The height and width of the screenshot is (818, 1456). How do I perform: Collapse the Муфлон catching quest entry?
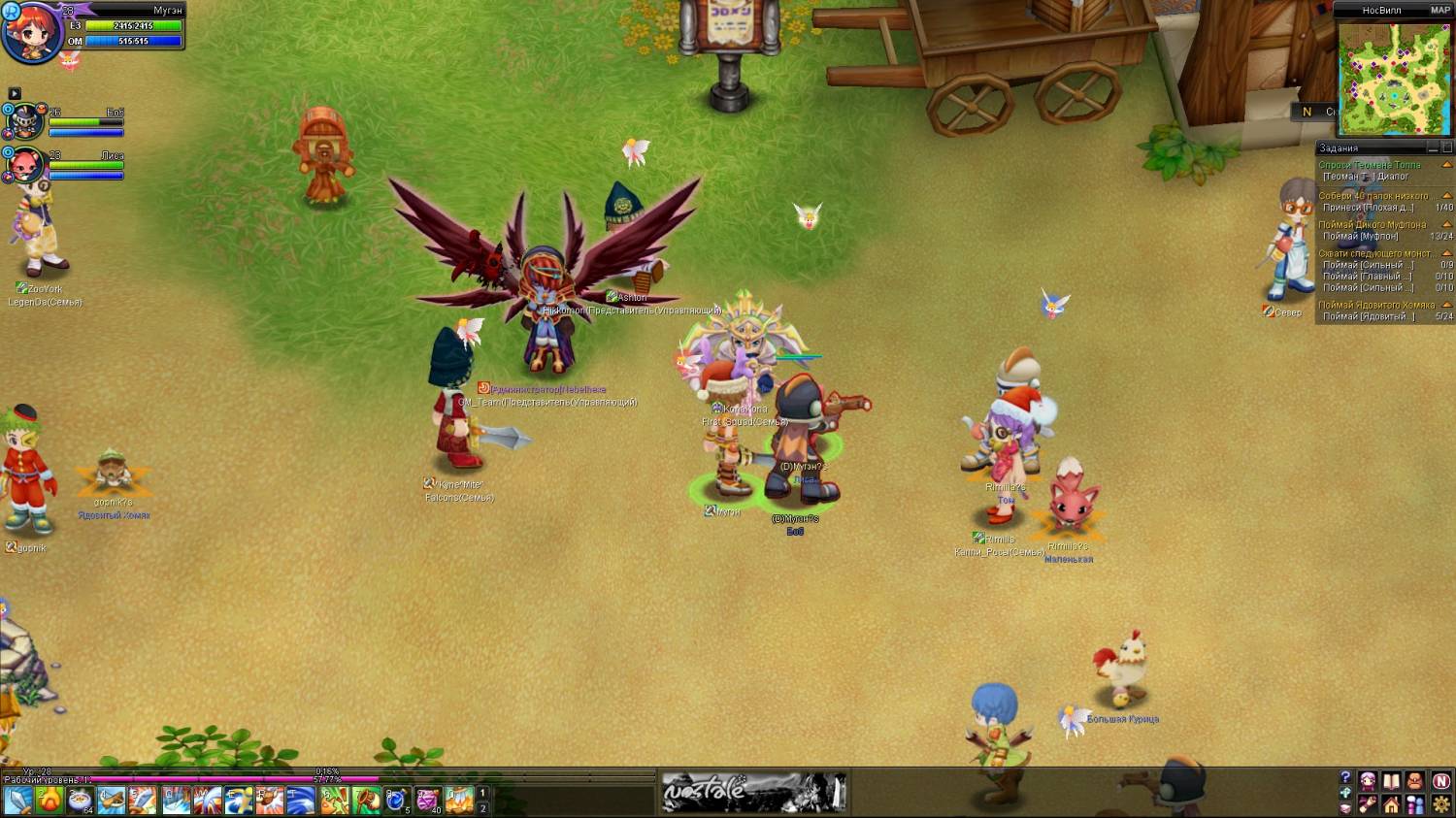pyautogui.click(x=1447, y=225)
